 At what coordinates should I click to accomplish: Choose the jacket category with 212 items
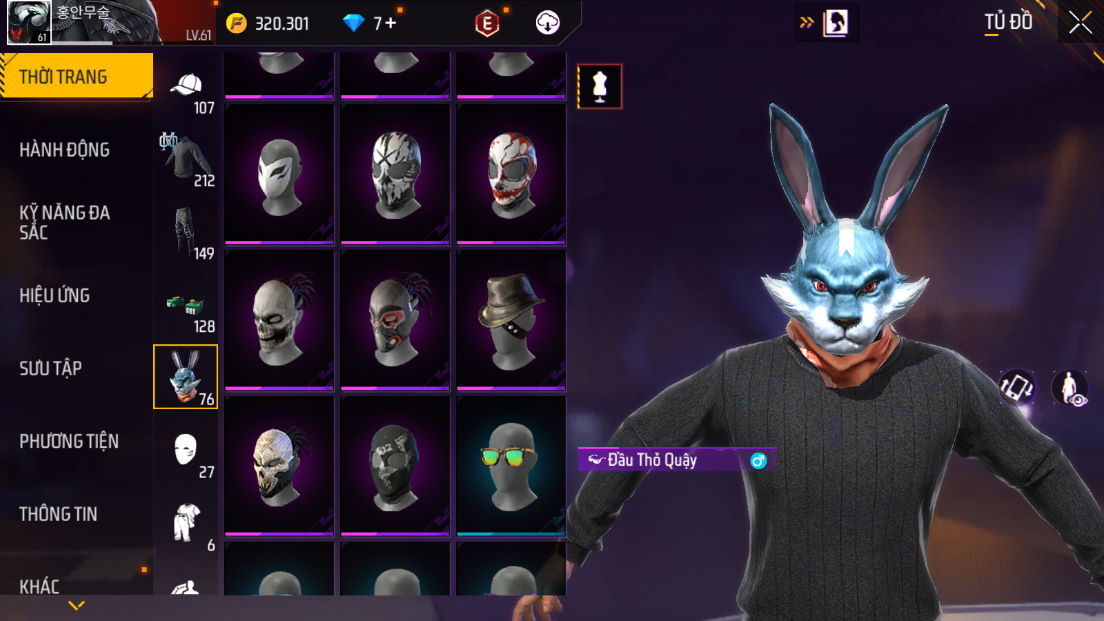[x=187, y=160]
